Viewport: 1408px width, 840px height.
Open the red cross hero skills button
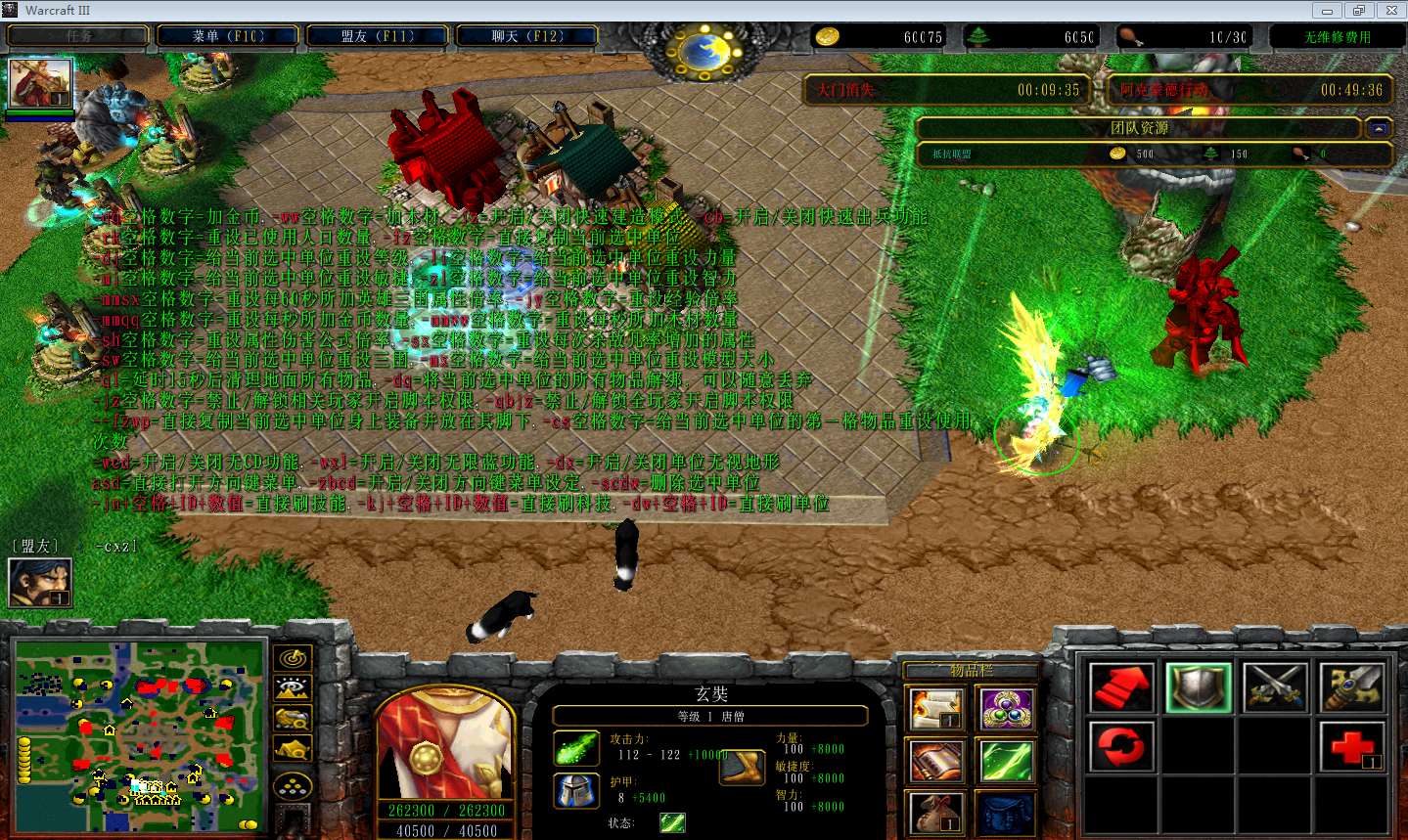[1351, 746]
